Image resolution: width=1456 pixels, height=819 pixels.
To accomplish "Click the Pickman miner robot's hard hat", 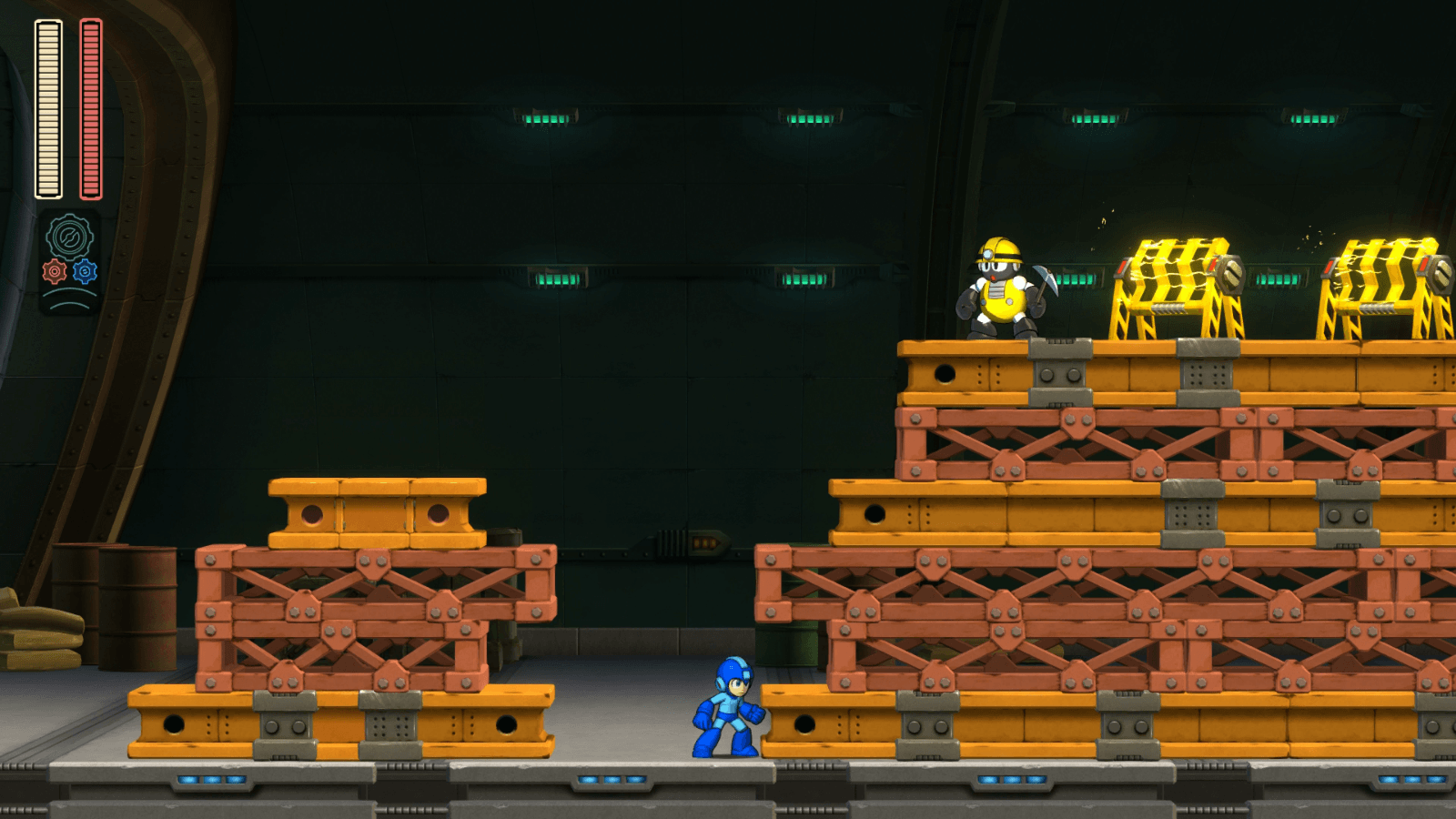I will [1001, 249].
